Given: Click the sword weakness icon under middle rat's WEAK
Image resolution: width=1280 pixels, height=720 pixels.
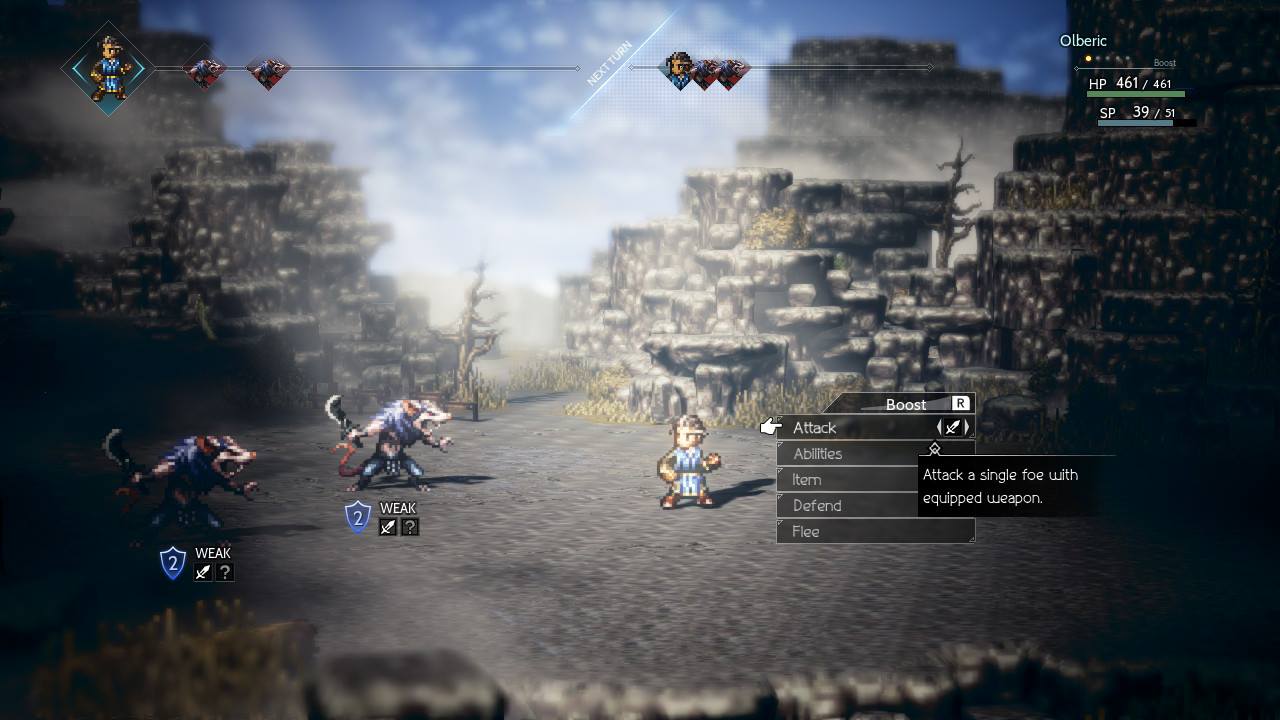Looking at the screenshot, I should click(x=387, y=527).
